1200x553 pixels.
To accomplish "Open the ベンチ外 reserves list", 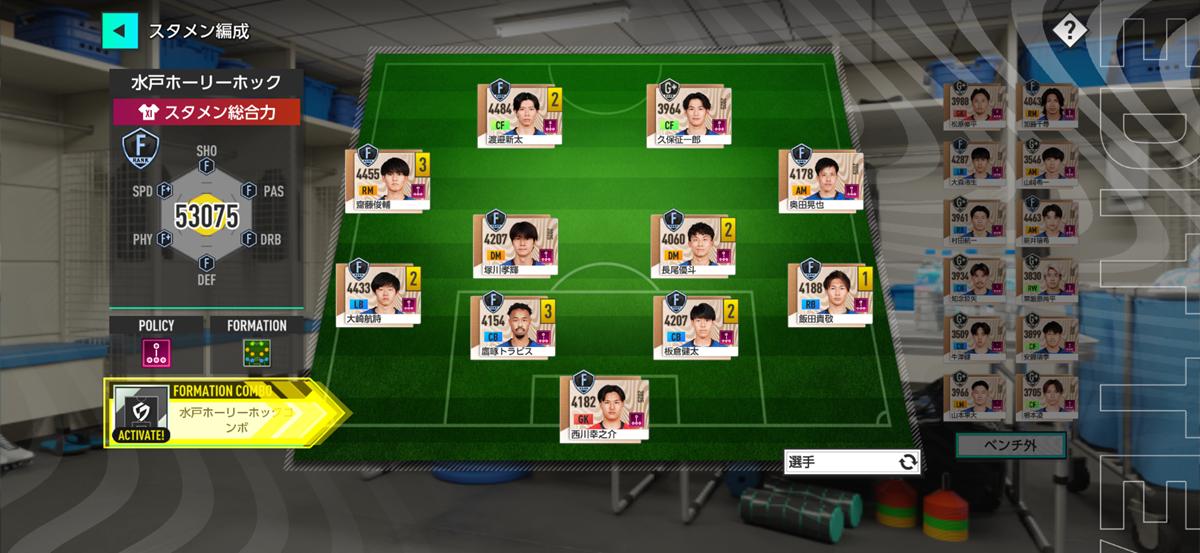I will pos(1011,446).
